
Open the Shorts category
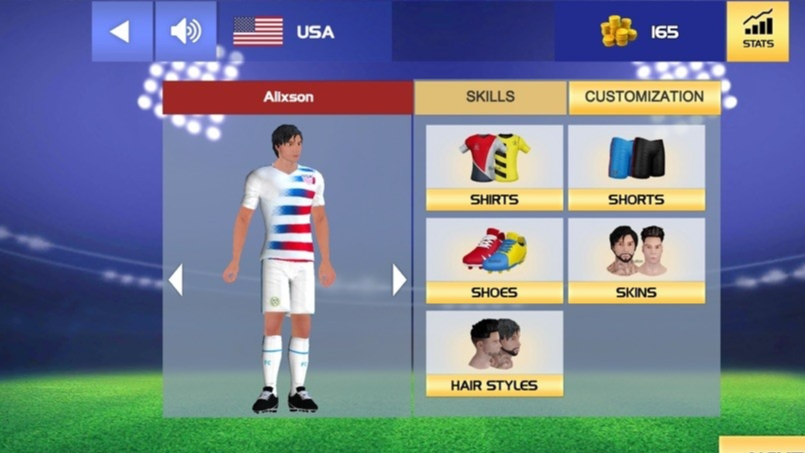pyautogui.click(x=636, y=167)
